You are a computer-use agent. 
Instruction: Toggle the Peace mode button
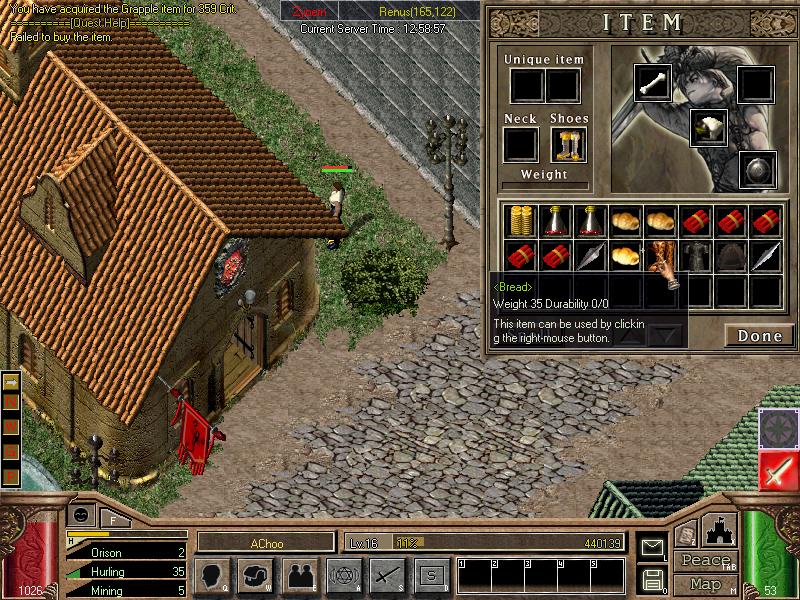click(x=705, y=560)
